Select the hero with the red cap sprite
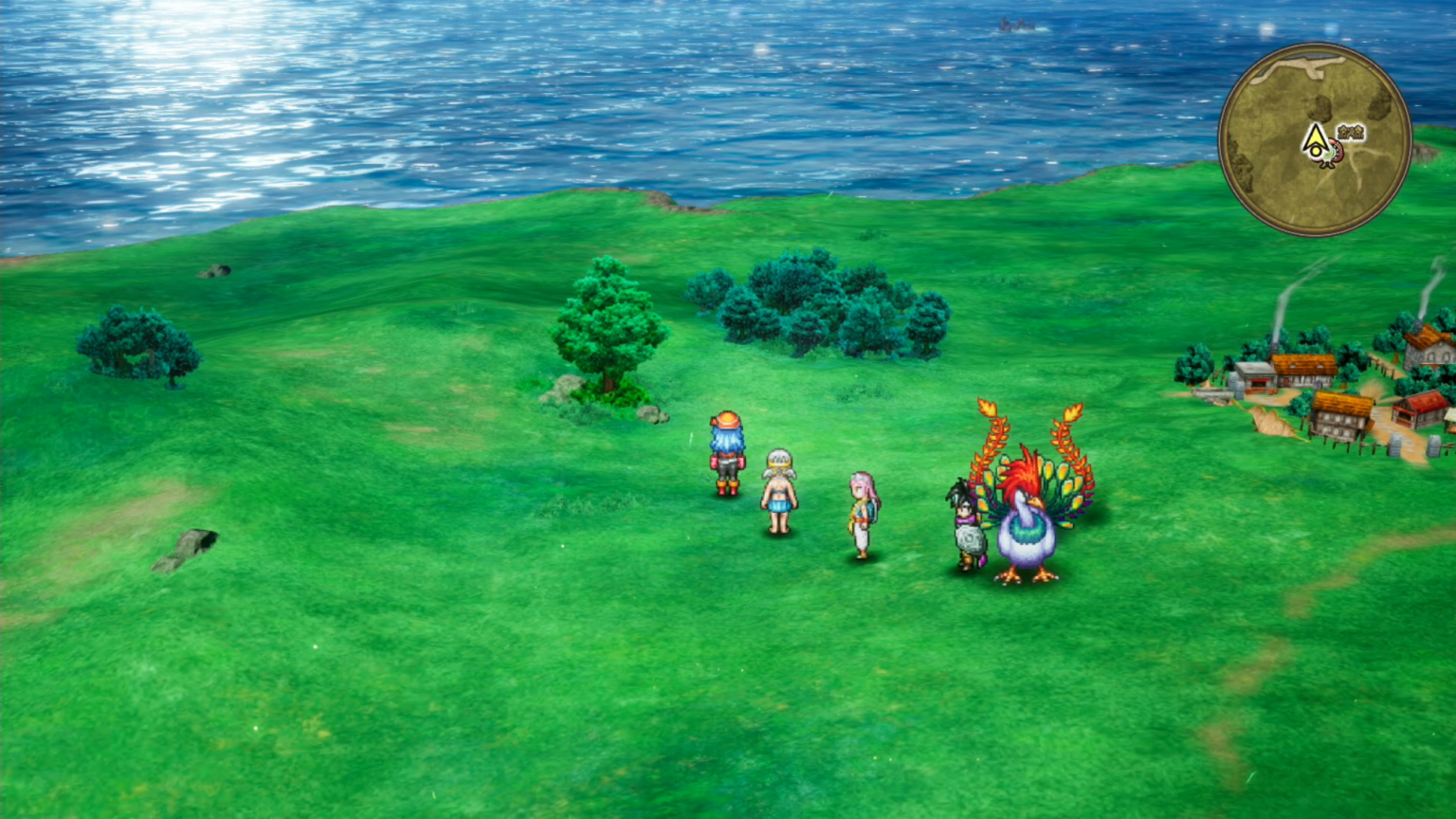1456x819 pixels. [x=724, y=453]
